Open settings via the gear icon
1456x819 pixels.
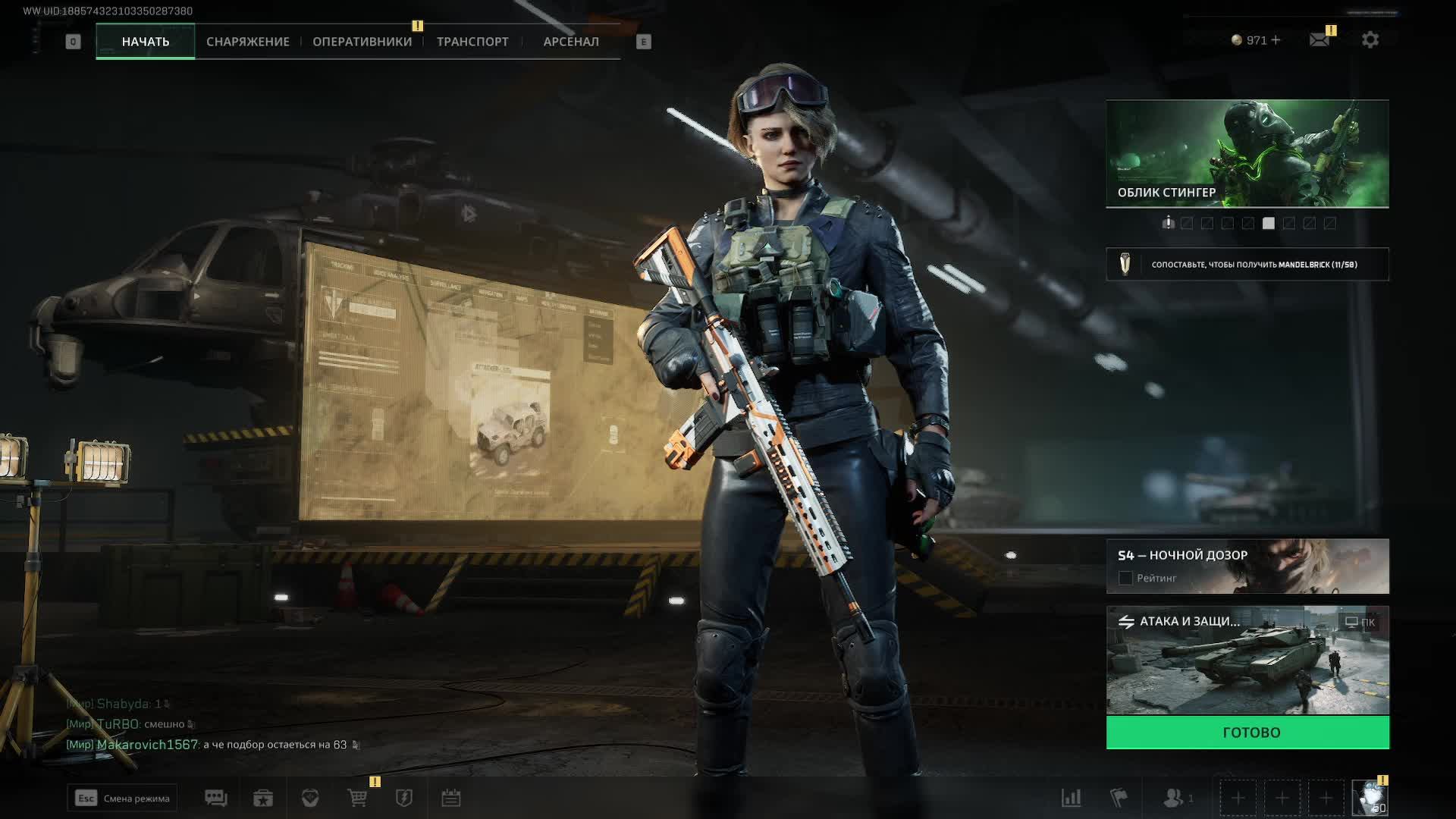point(1370,39)
